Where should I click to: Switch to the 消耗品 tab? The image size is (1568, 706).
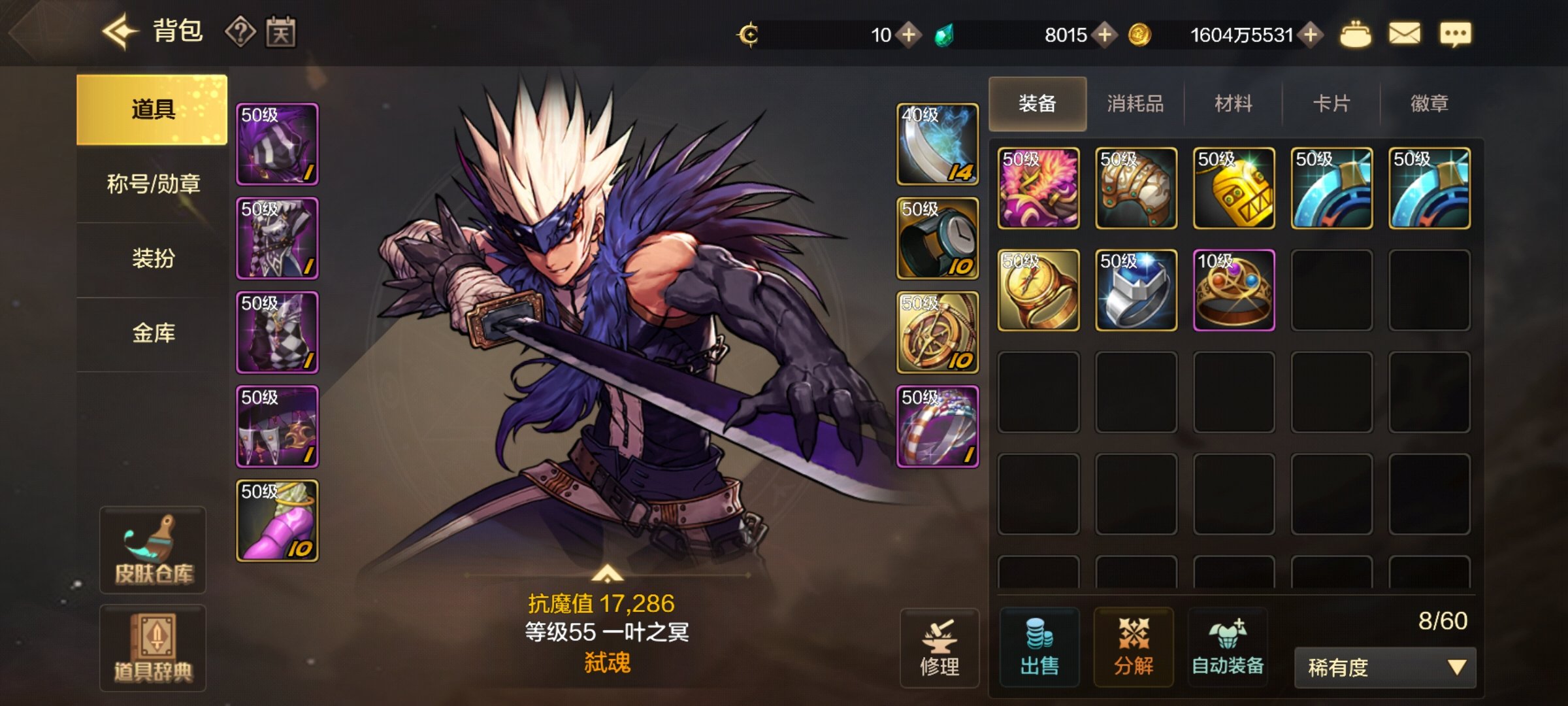pos(1135,103)
